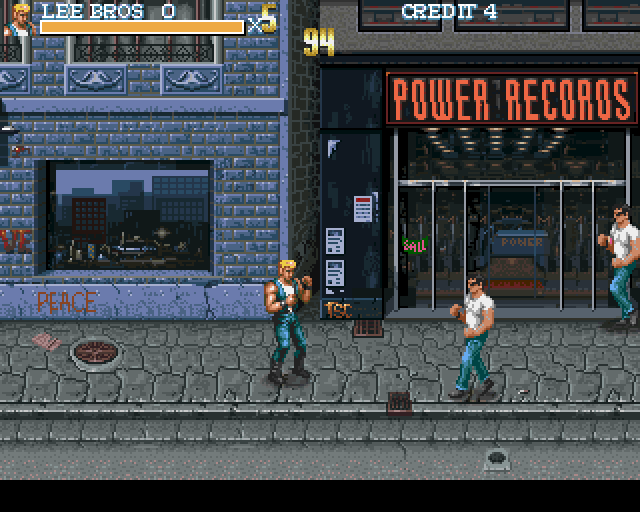Screen dimensions: 640x512
Task: Click the Lee Bros player portrait
Action: pos(18,20)
